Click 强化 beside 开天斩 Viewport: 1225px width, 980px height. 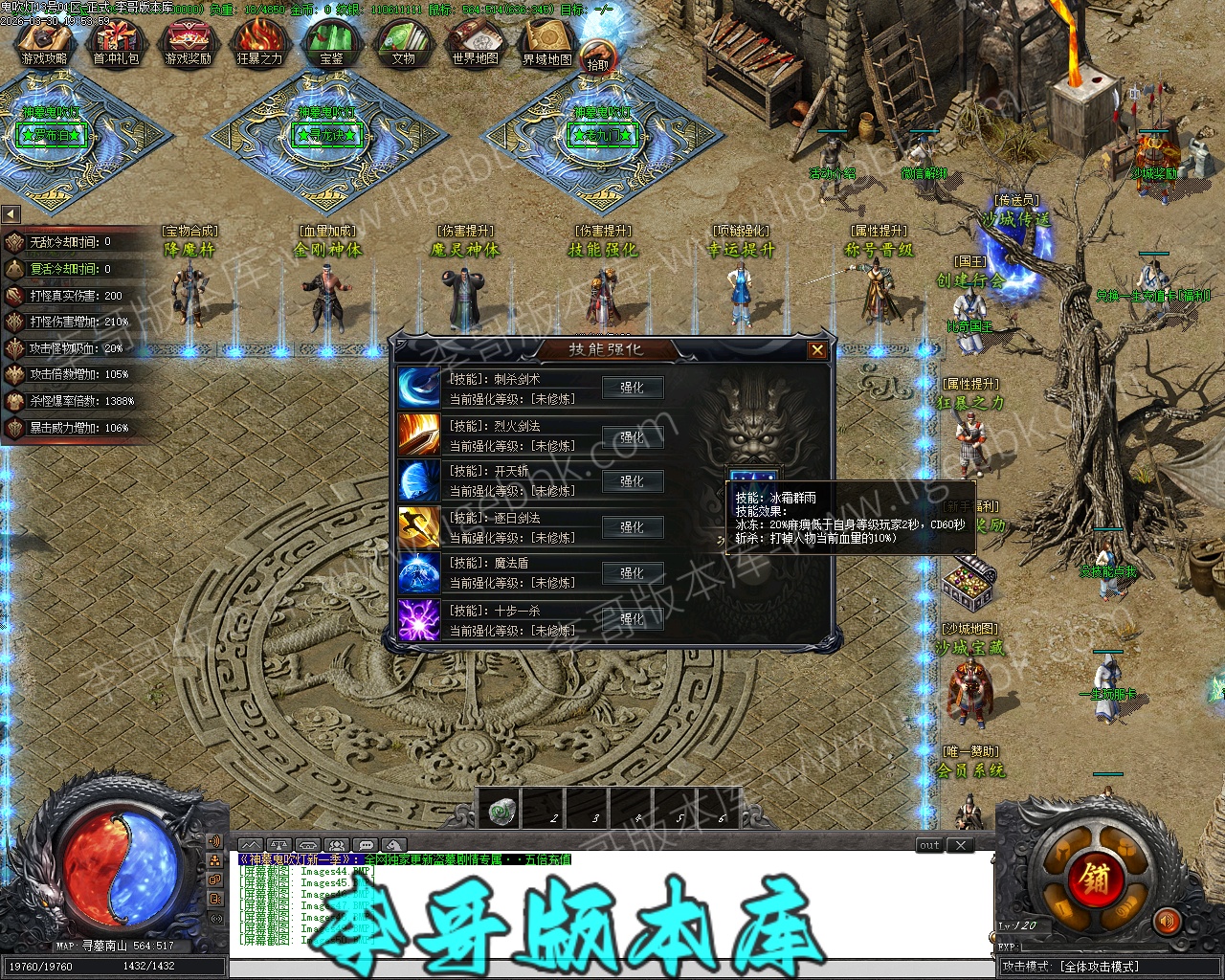[x=632, y=481]
